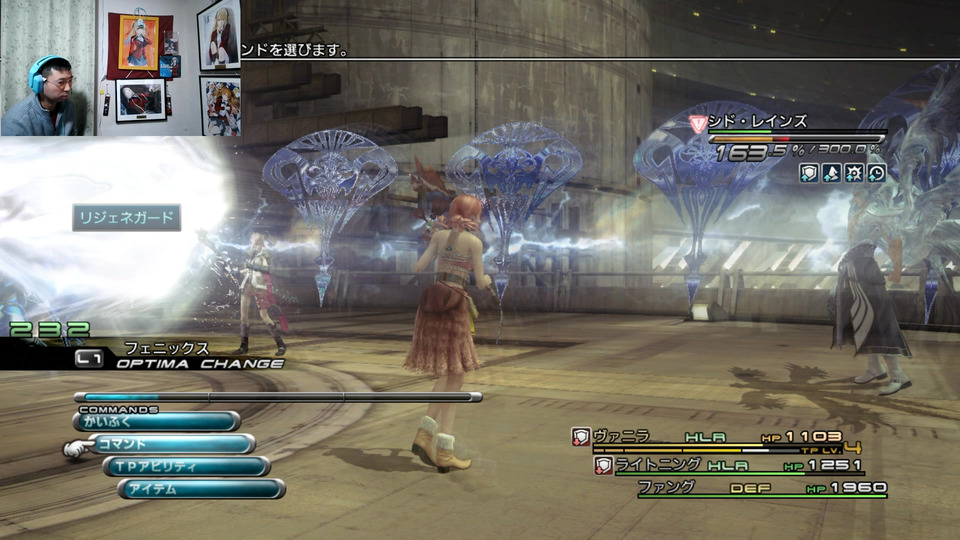960x540 pixels.
Task: Open the TPアビリティ menu
Action: coord(187,467)
